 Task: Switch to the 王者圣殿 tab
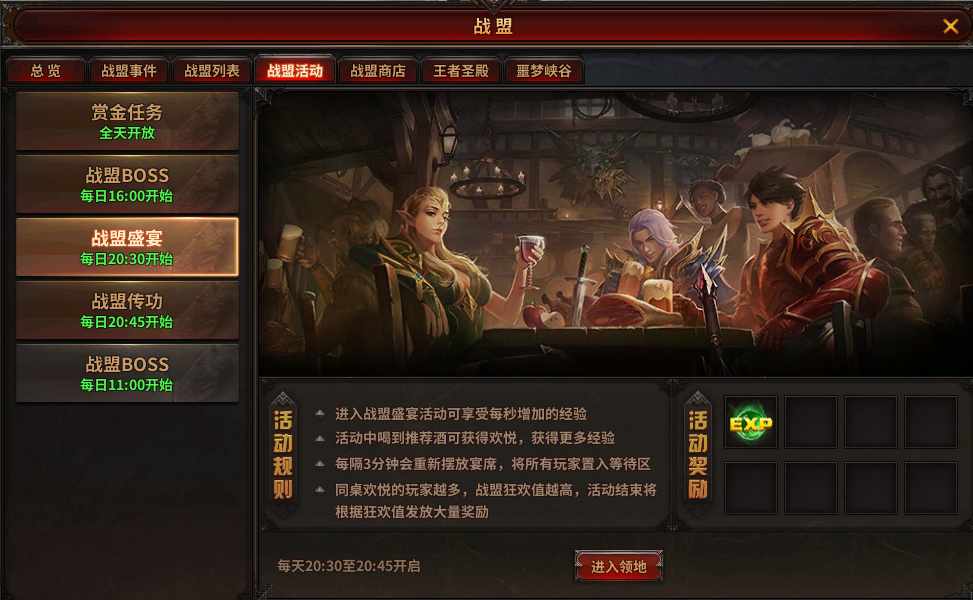tap(460, 71)
